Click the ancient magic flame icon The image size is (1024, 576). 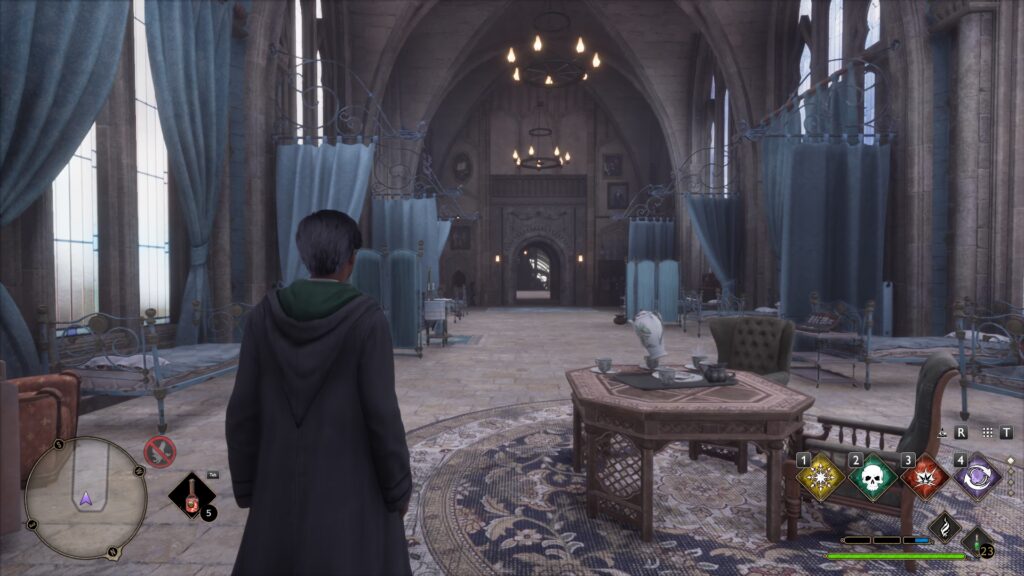(945, 527)
